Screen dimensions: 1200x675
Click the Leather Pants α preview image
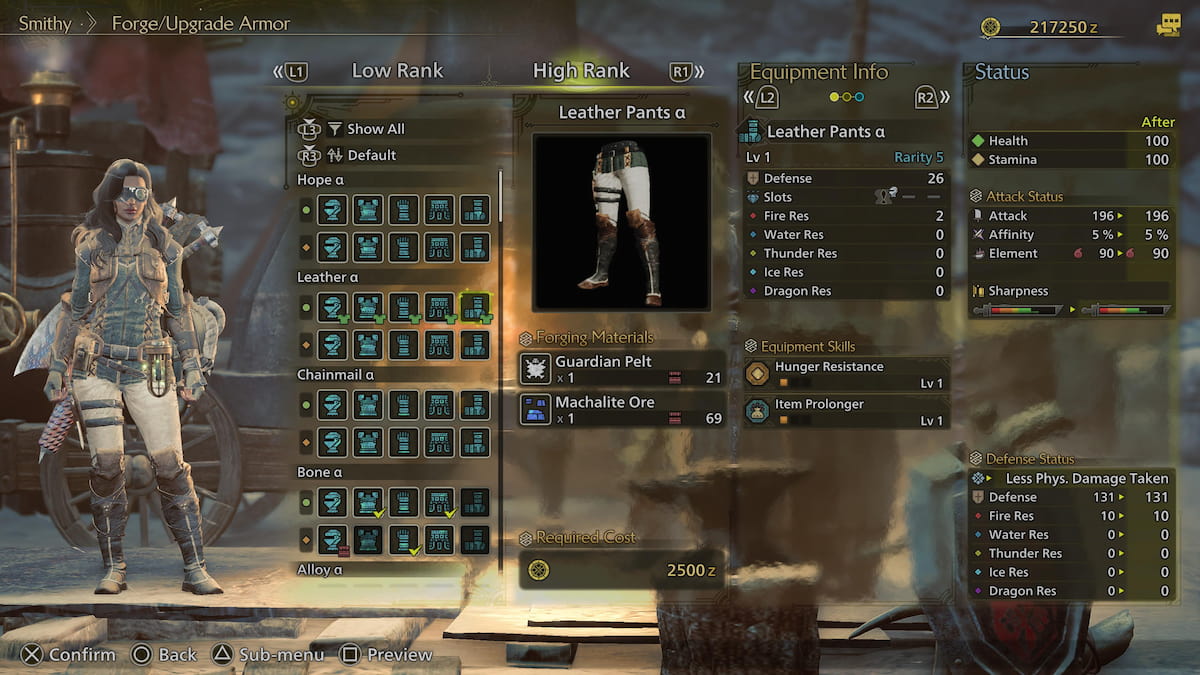(x=621, y=221)
